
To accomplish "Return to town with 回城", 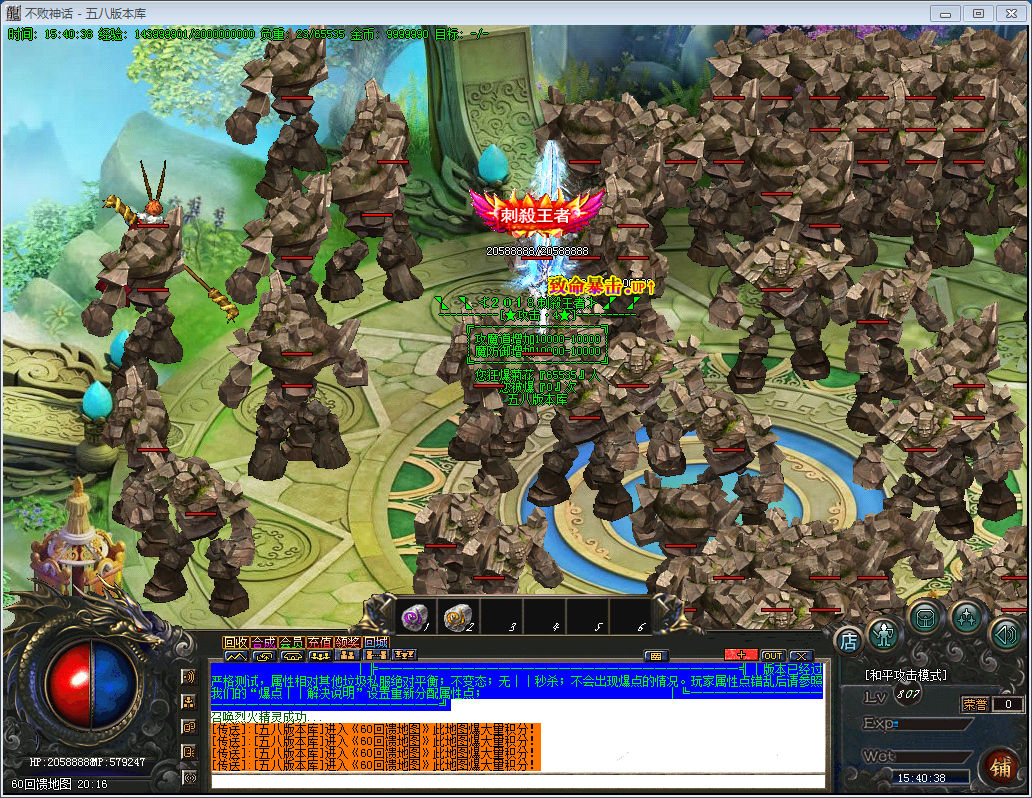I will point(376,642).
